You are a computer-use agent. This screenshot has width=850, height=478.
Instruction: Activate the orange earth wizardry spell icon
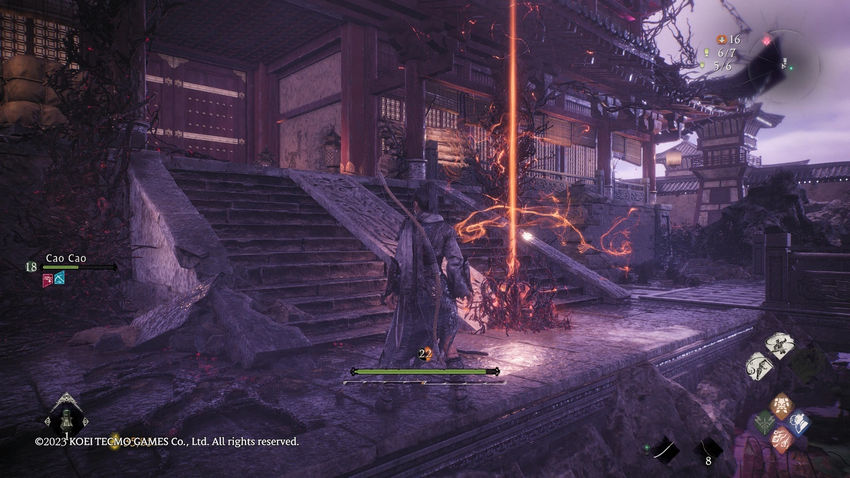point(782,405)
